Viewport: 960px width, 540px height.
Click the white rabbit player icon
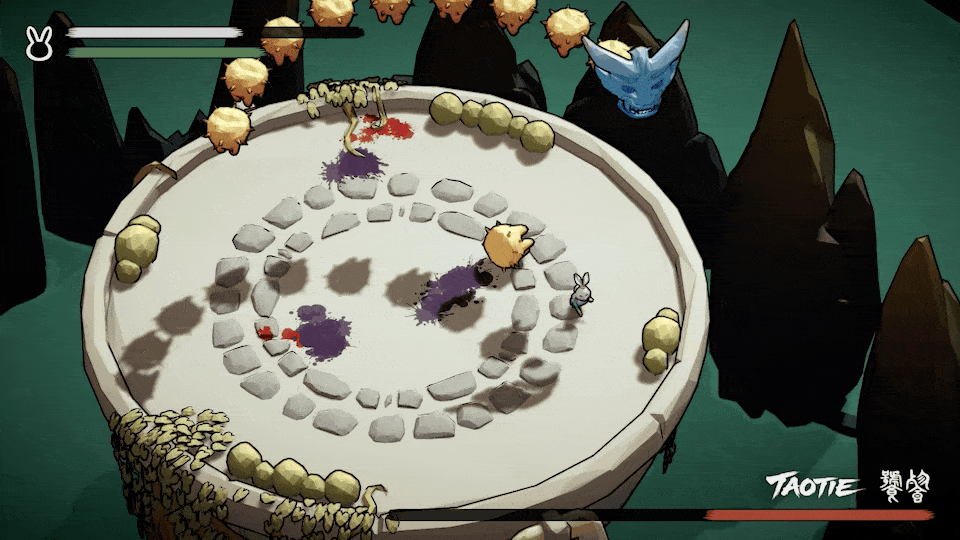coord(39,44)
